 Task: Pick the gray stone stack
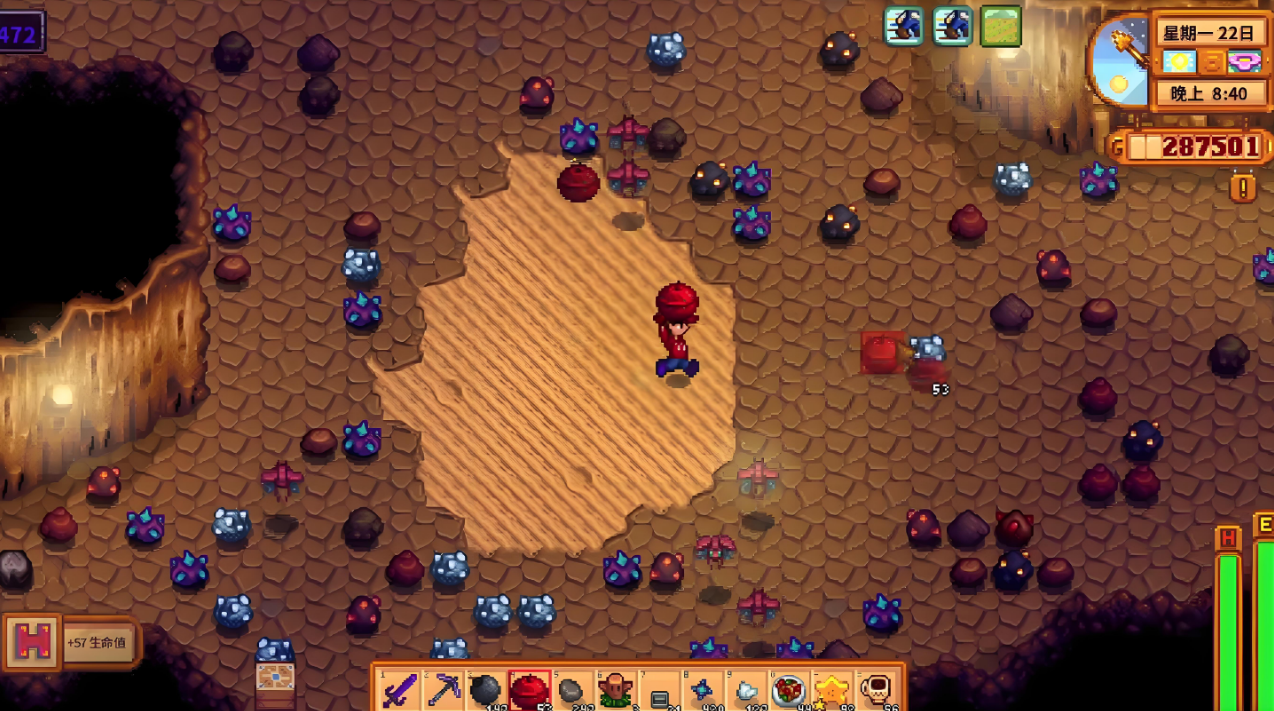coord(572,689)
